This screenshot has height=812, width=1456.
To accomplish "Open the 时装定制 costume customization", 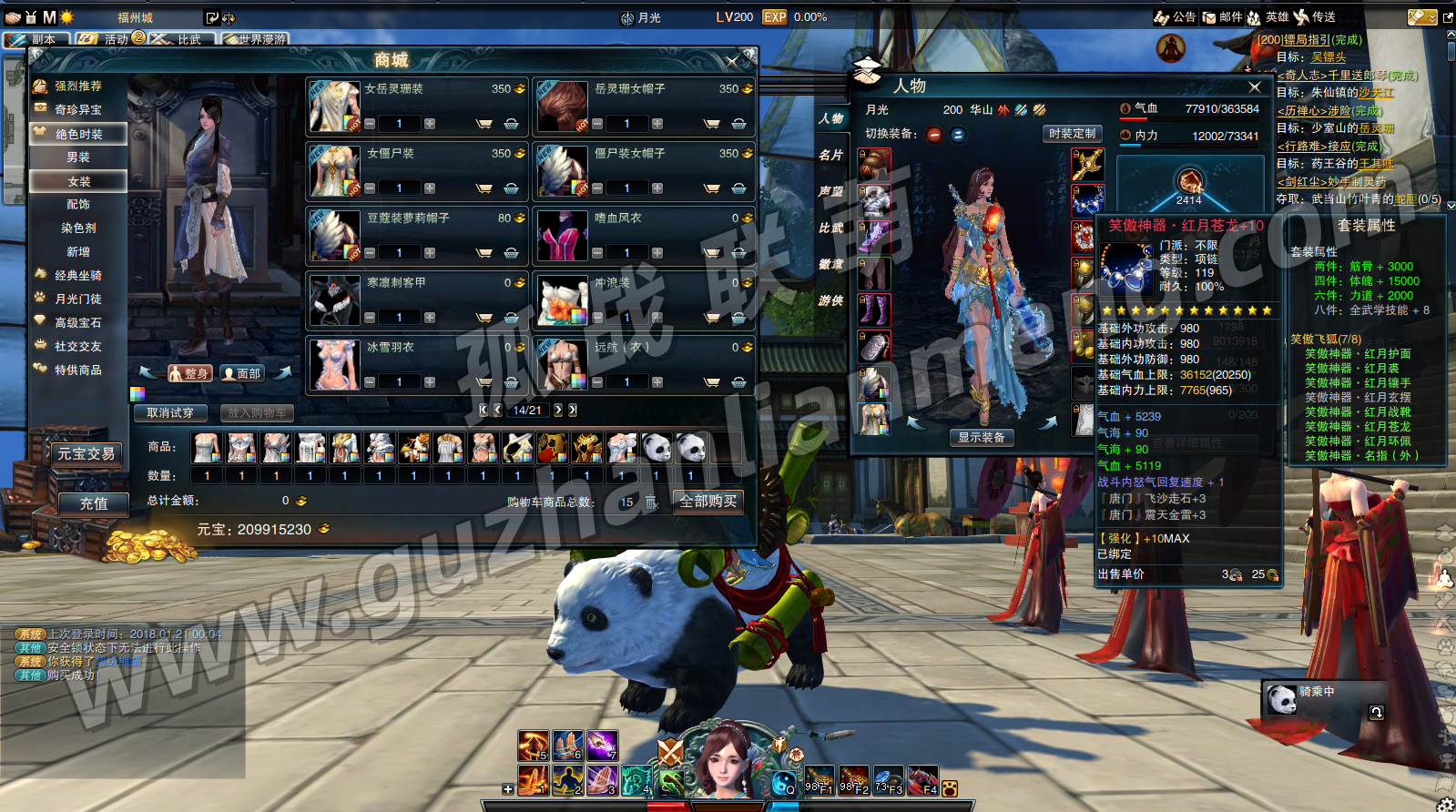I will pos(1072,134).
